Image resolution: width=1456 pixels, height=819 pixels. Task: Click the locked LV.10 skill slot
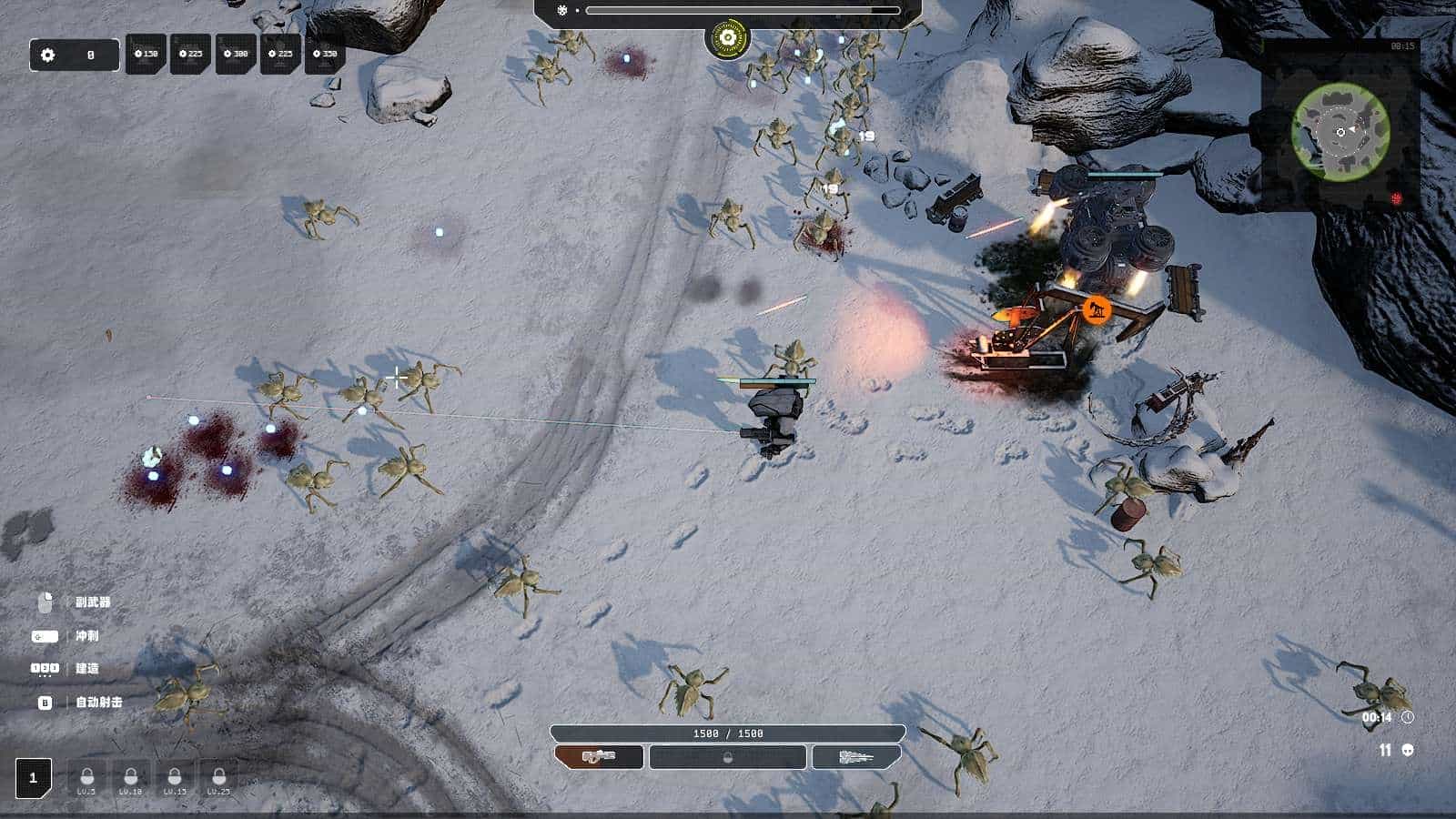tap(130, 779)
